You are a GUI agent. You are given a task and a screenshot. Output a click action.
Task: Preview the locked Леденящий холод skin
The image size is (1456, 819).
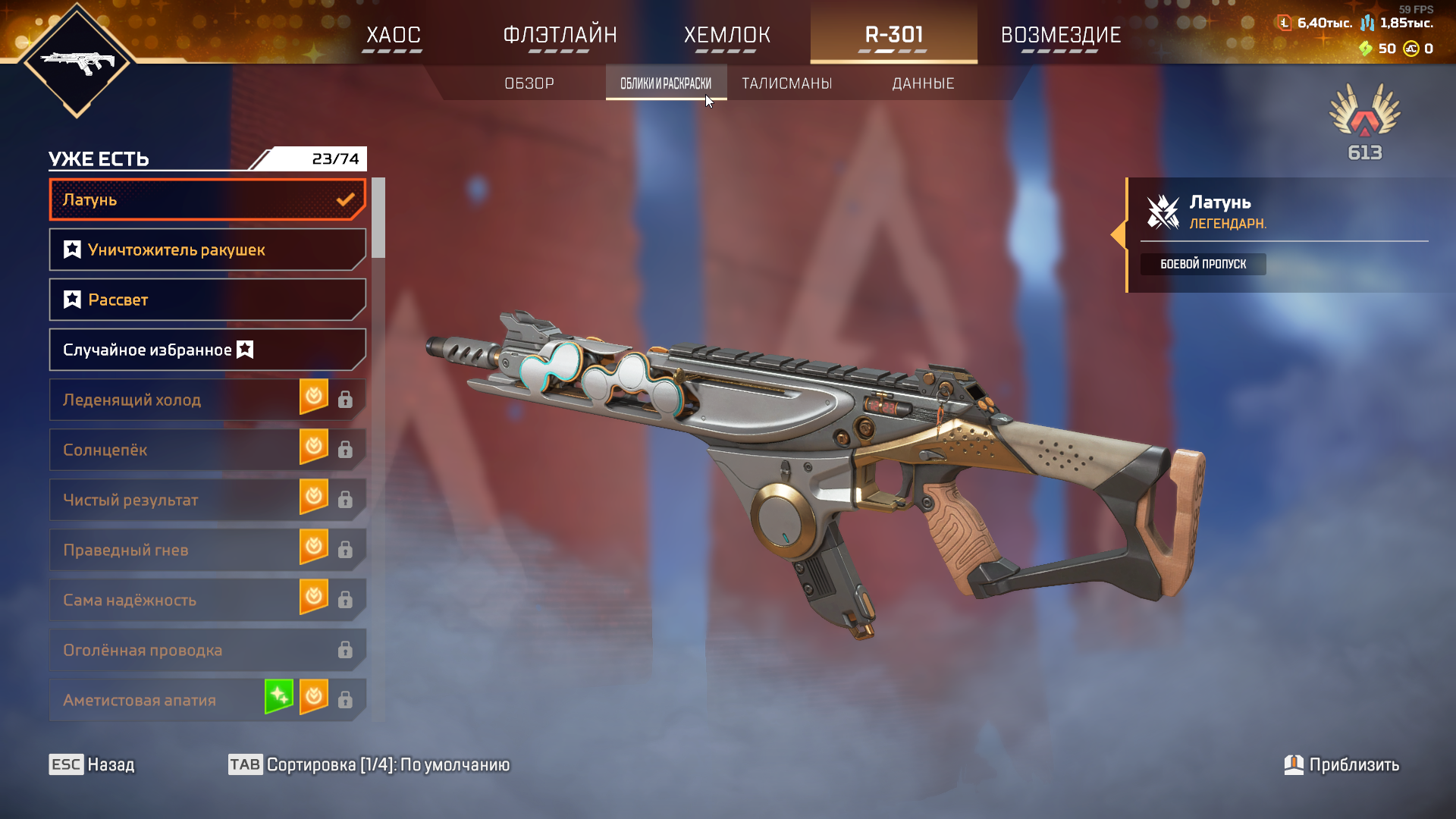pos(174,400)
